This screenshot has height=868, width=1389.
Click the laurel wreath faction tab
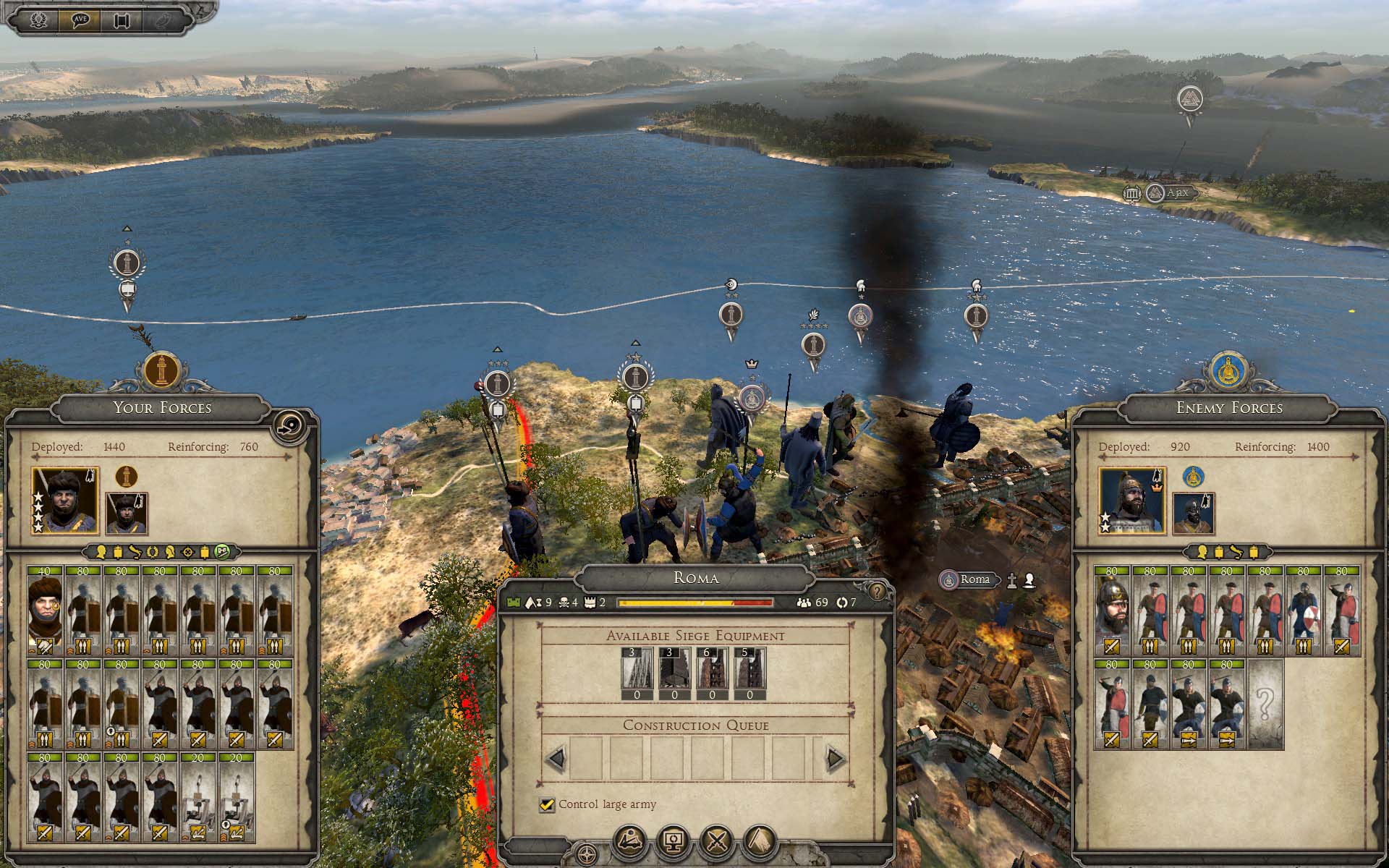click(x=38, y=20)
